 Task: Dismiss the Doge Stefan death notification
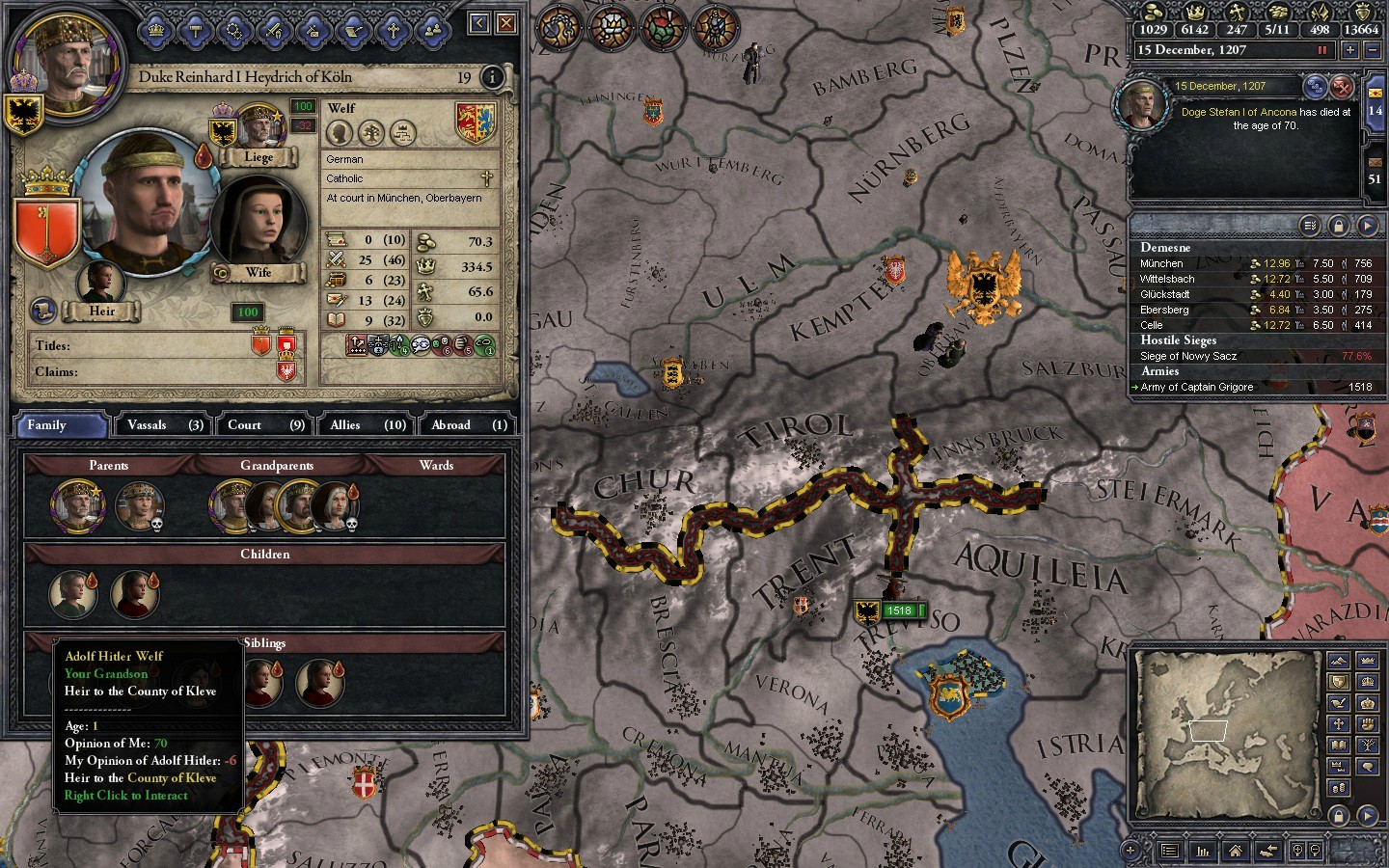pos(1342,88)
